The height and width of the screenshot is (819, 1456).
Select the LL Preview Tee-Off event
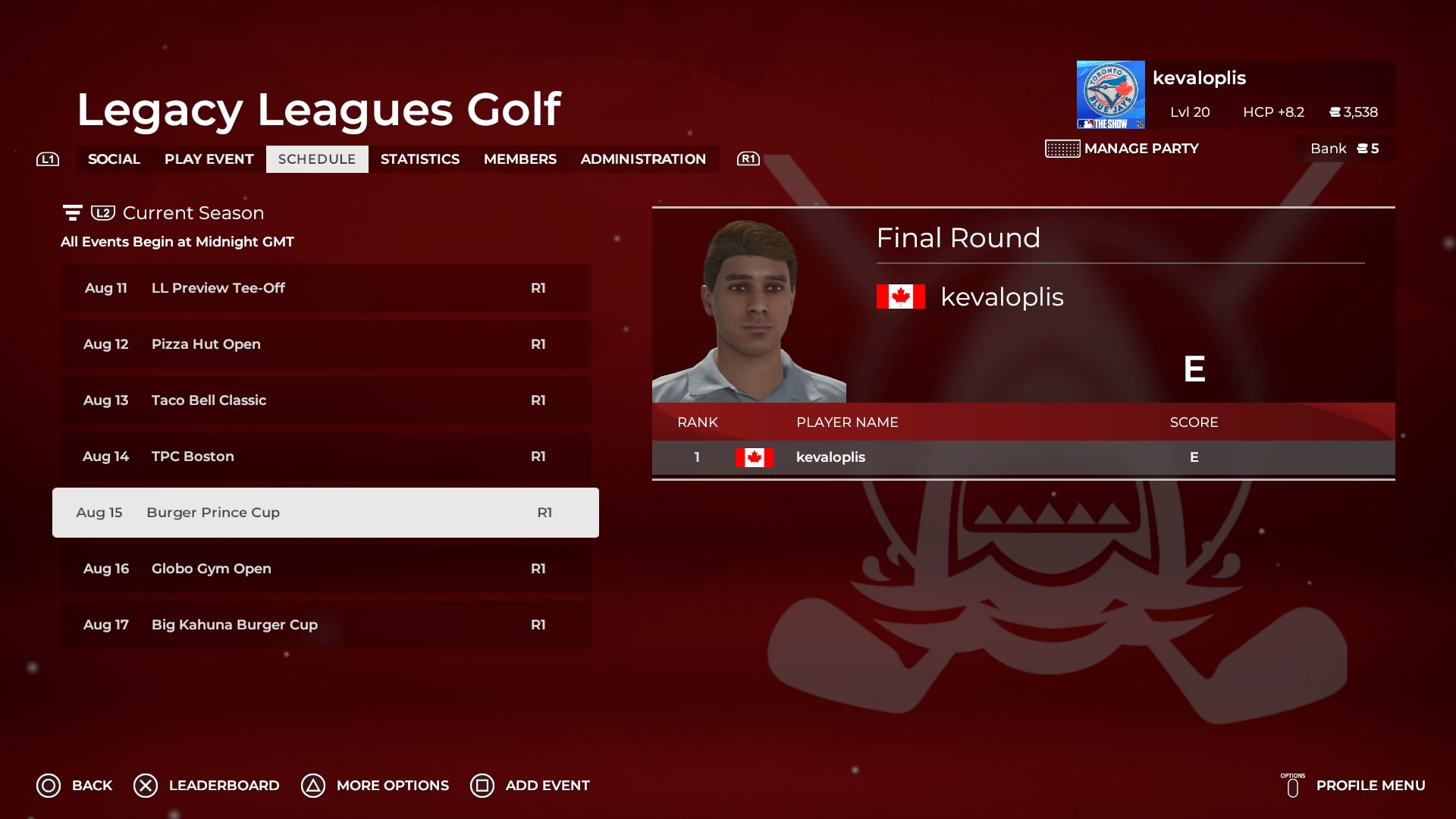point(326,288)
